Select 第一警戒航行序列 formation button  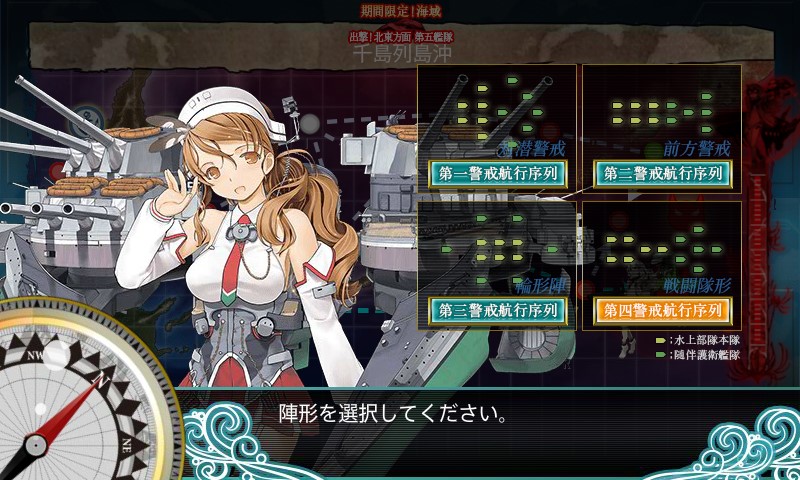[x=497, y=173]
